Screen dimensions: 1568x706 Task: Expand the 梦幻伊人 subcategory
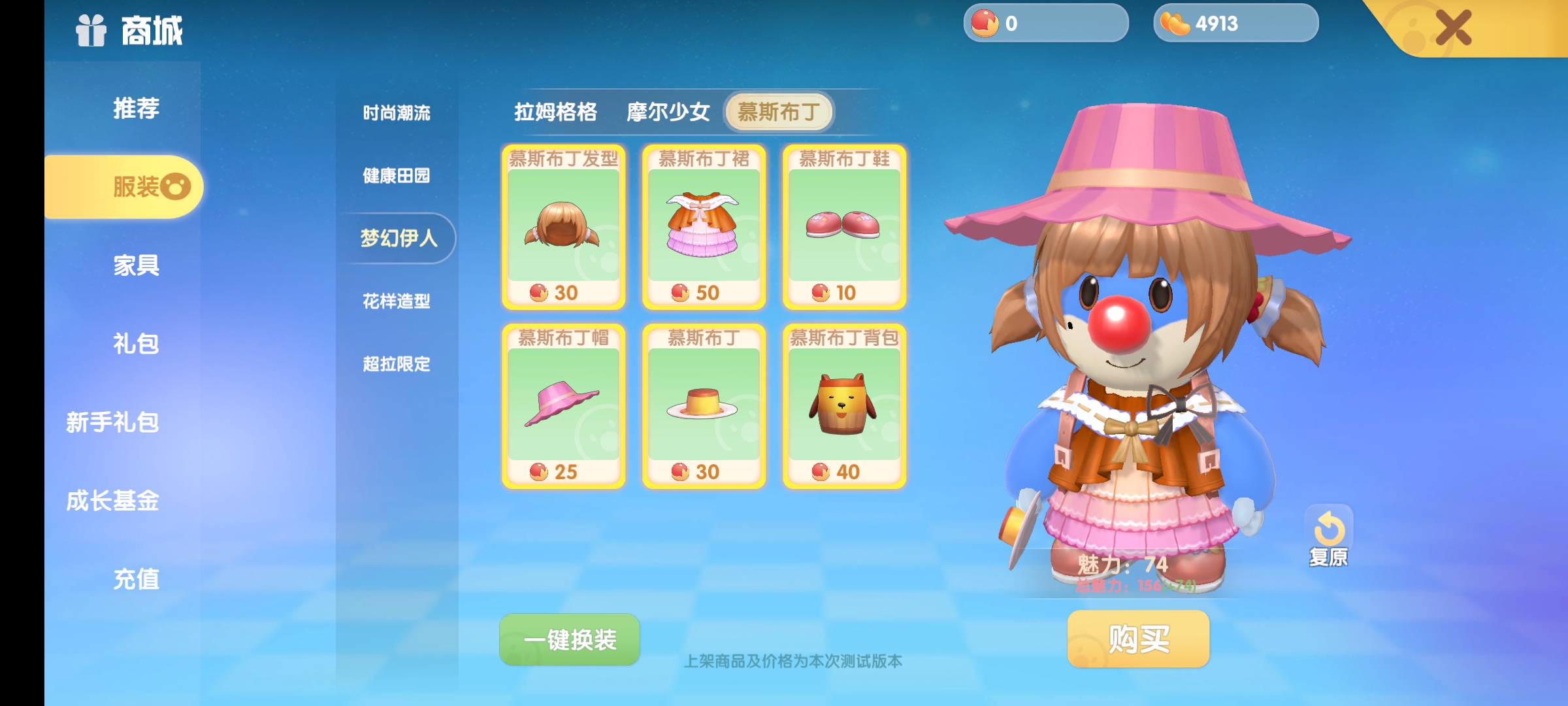(397, 239)
